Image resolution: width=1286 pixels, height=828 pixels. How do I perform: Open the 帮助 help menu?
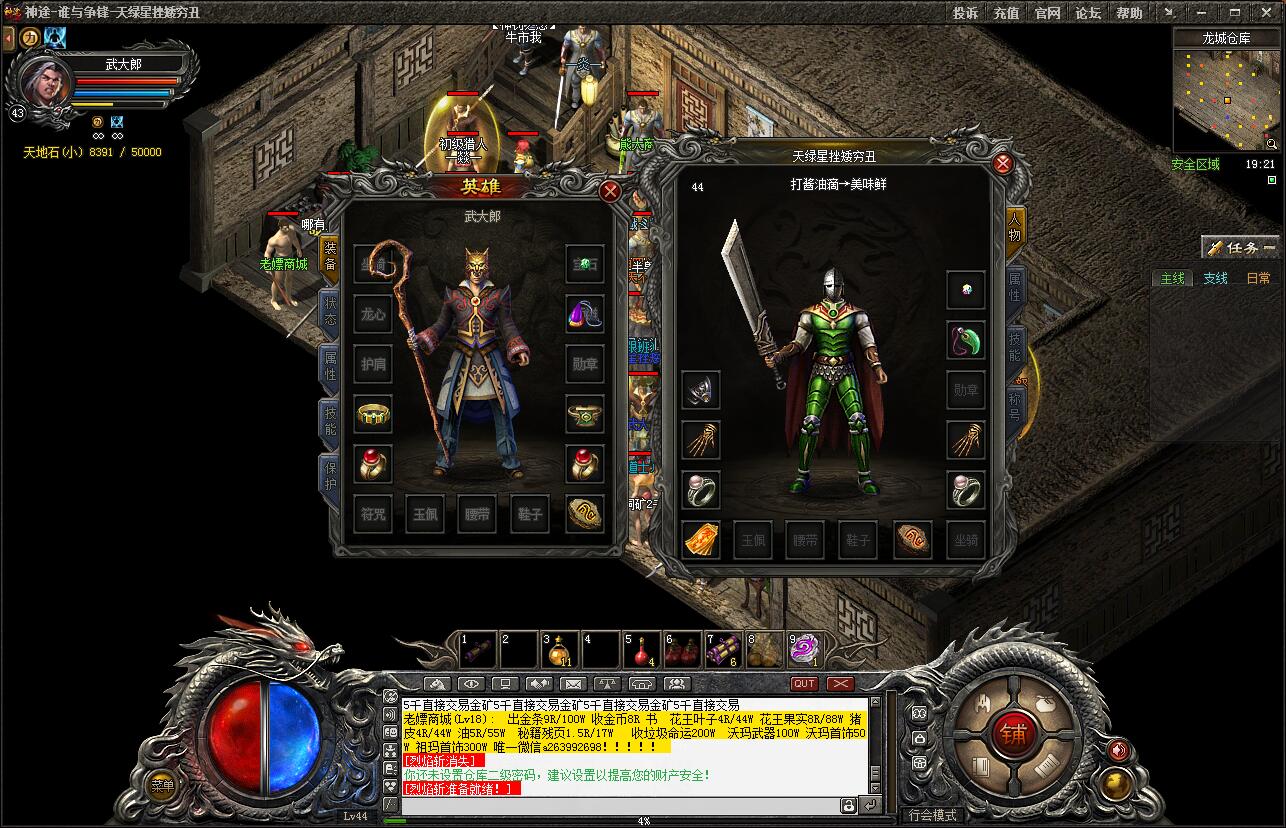click(x=1129, y=13)
